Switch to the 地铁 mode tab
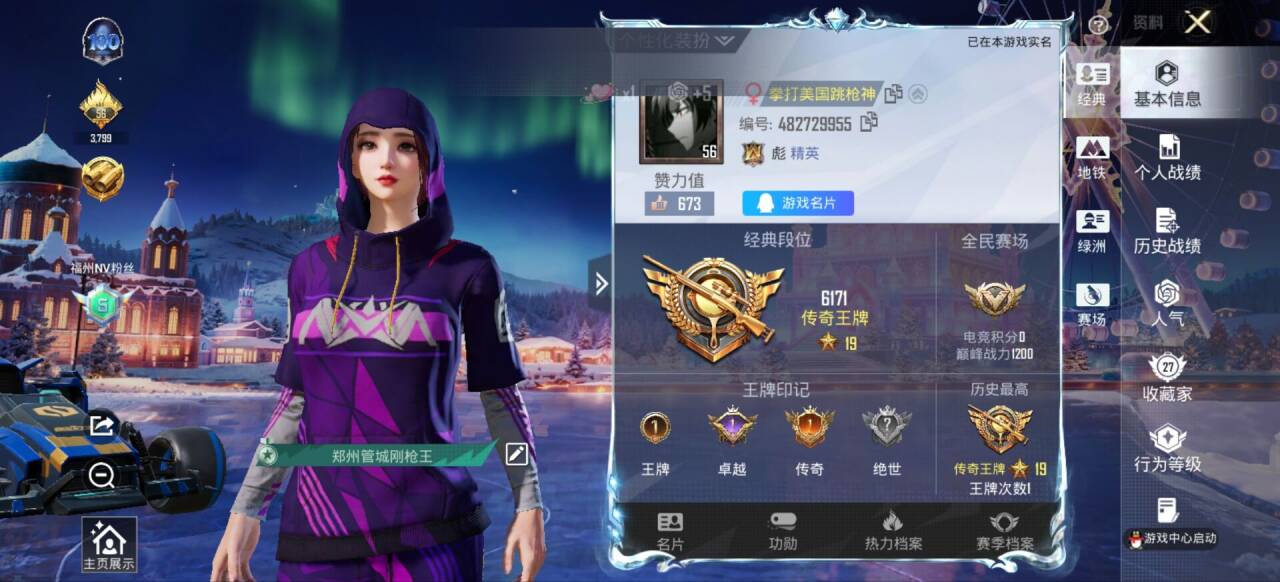 click(x=1092, y=158)
